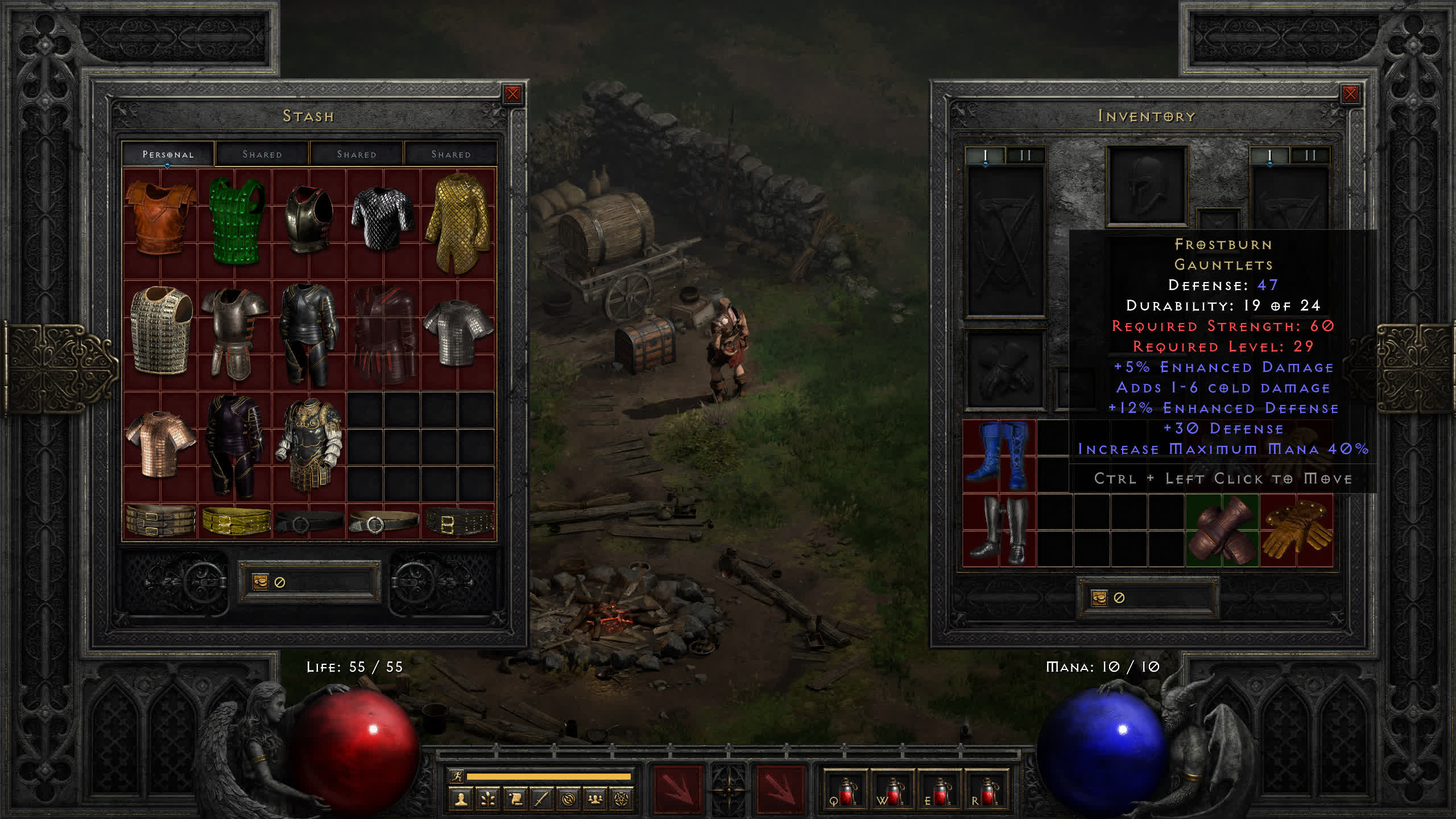Switch to the Personal stash tab
Viewport: 1456px width, 819px height.
click(x=168, y=154)
